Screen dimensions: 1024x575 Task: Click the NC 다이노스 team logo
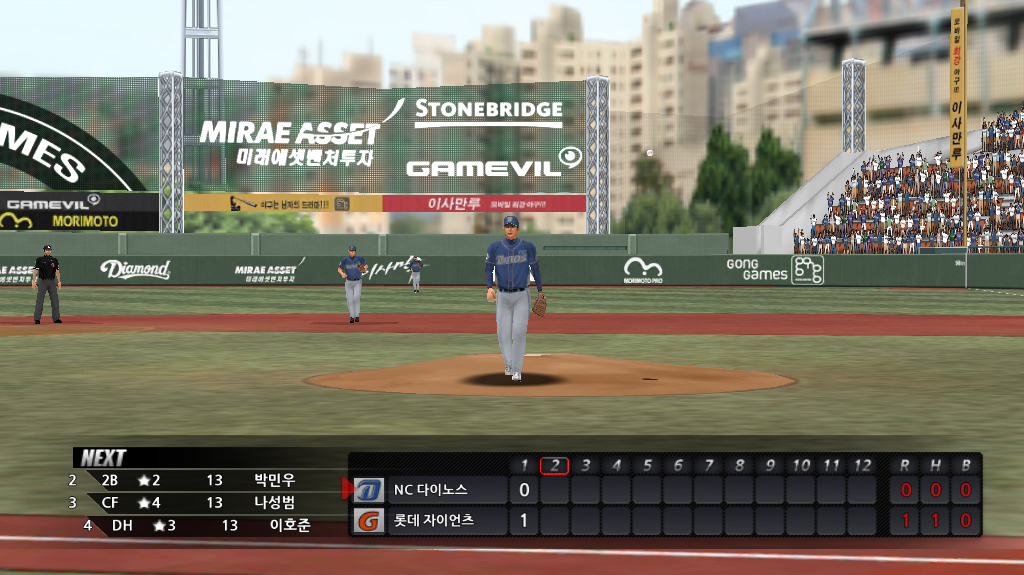369,490
